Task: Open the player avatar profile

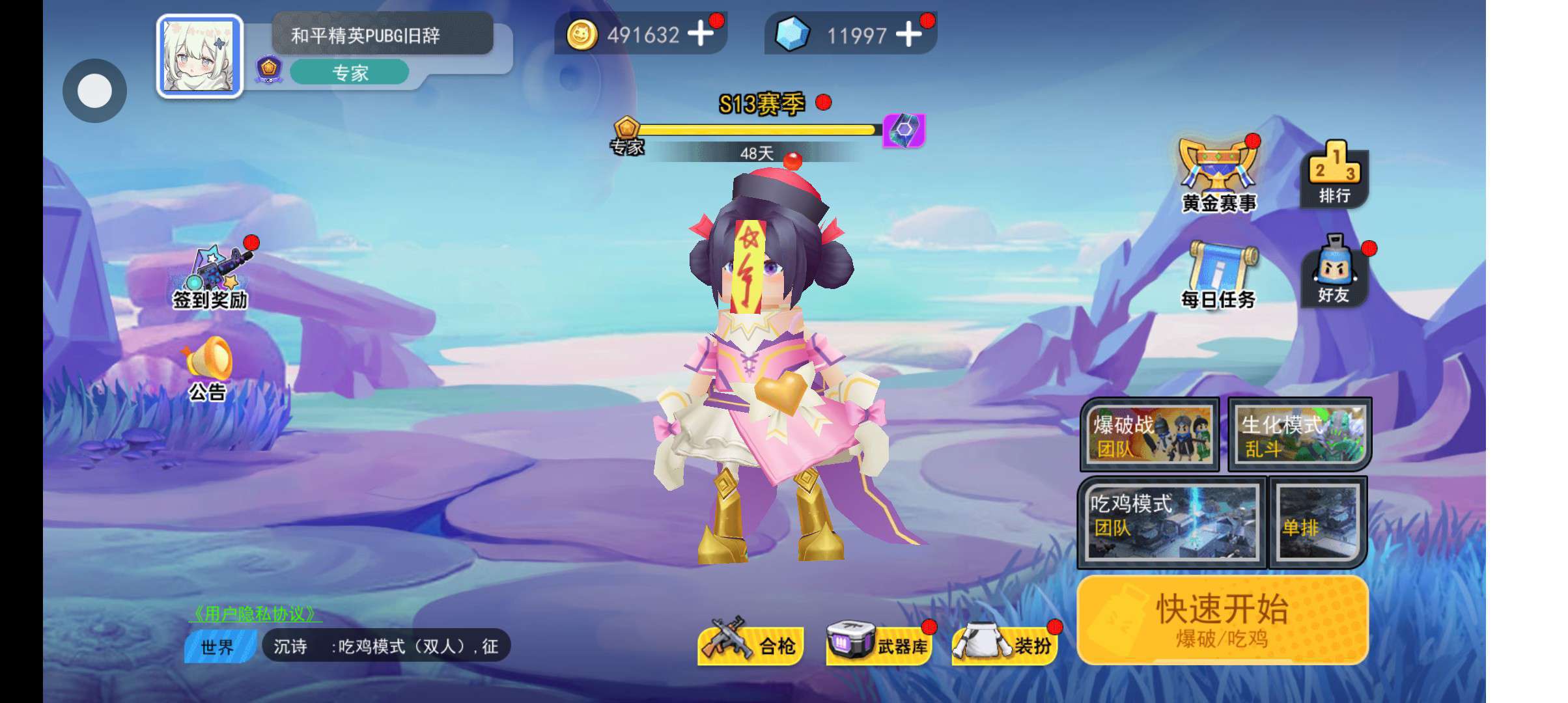Action: click(x=200, y=57)
